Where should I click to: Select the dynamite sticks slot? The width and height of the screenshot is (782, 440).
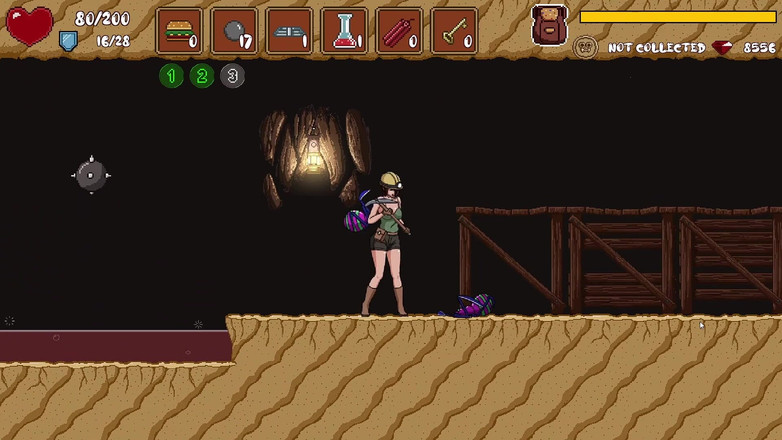[x=399, y=31]
